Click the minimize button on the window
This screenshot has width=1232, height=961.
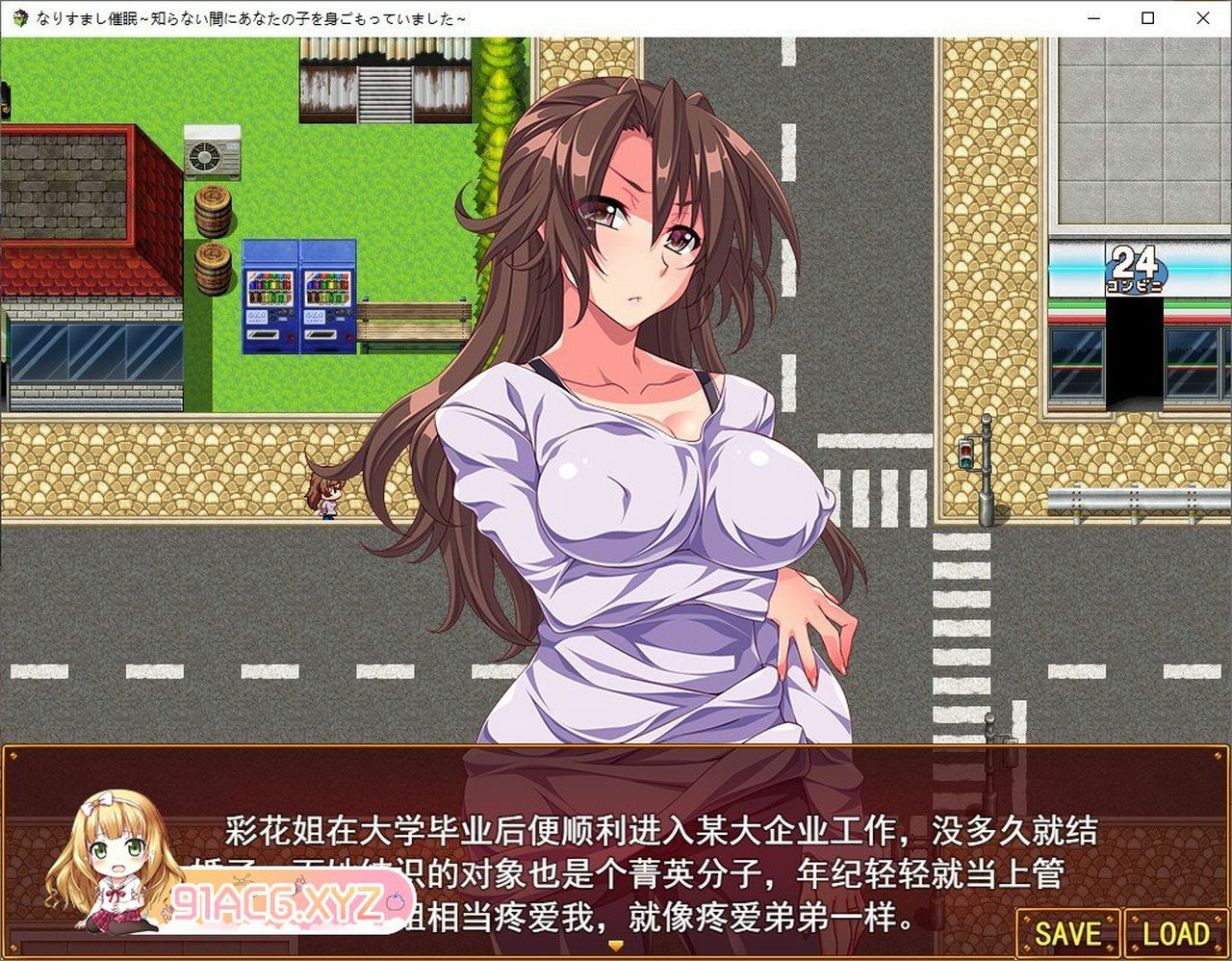pos(1091,17)
